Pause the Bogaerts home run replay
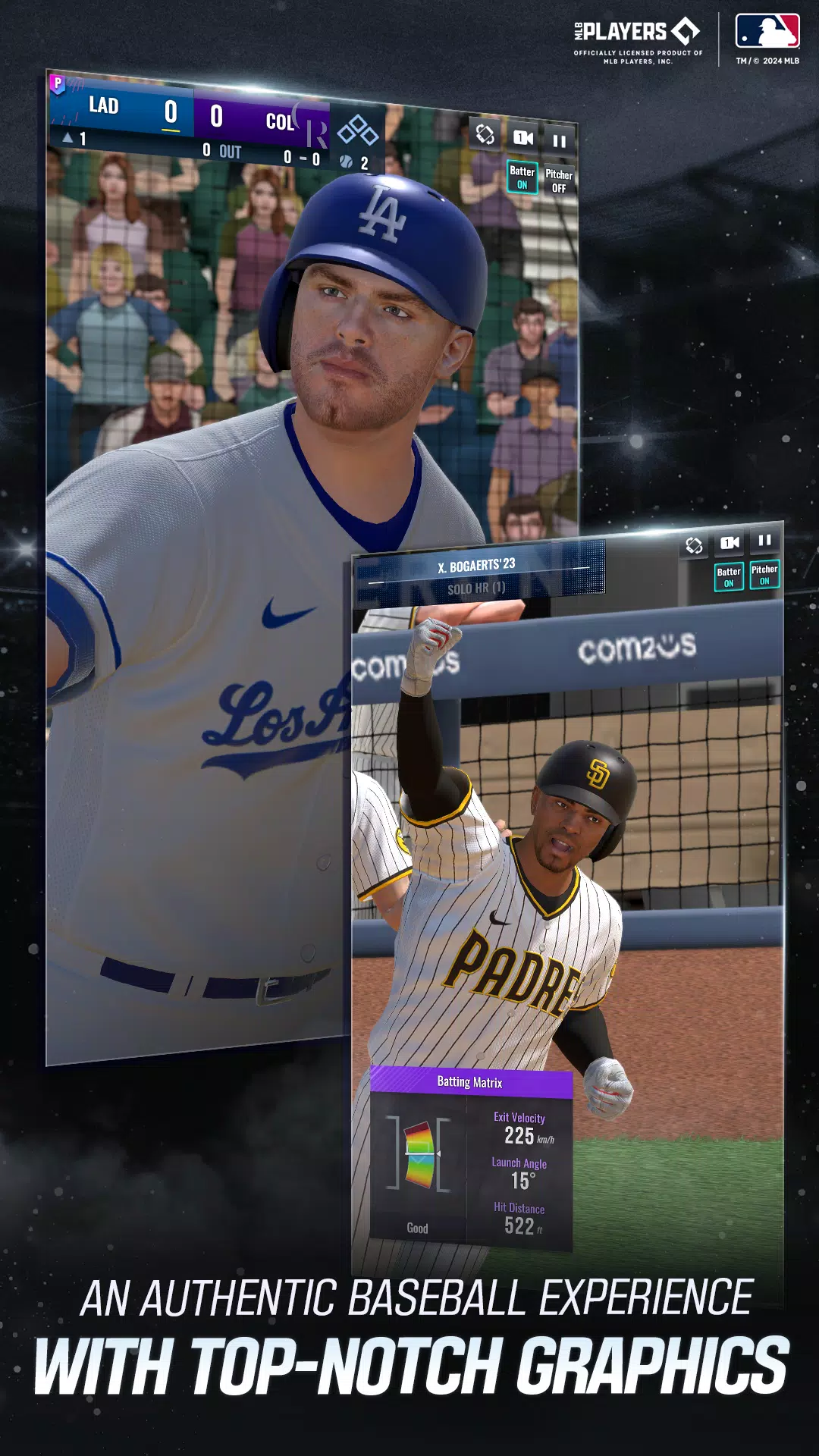Screen dimensions: 819x1456 click(x=764, y=540)
